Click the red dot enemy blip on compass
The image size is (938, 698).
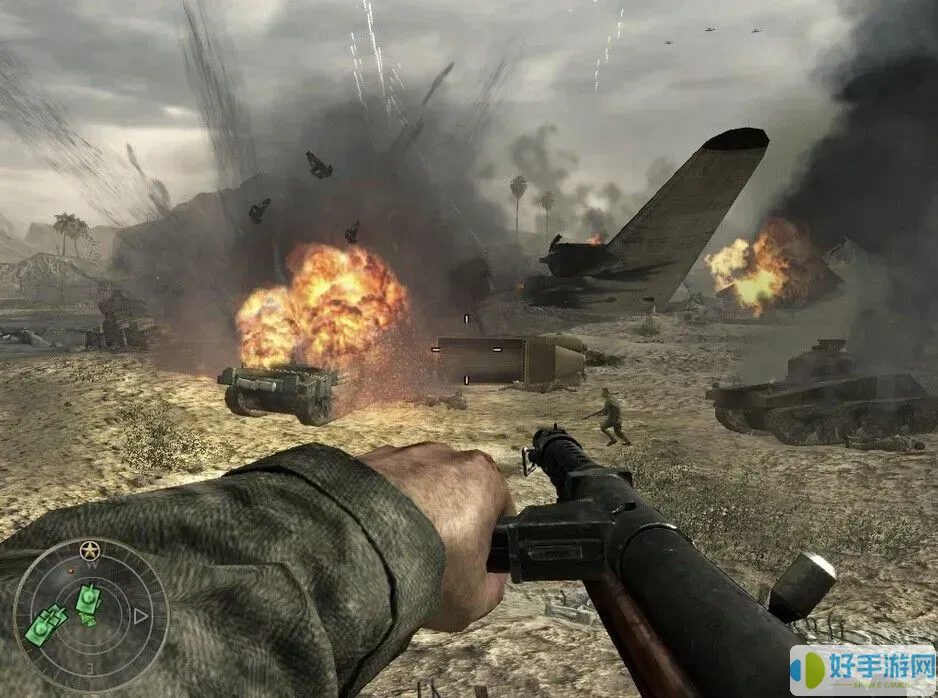[x=71, y=570]
